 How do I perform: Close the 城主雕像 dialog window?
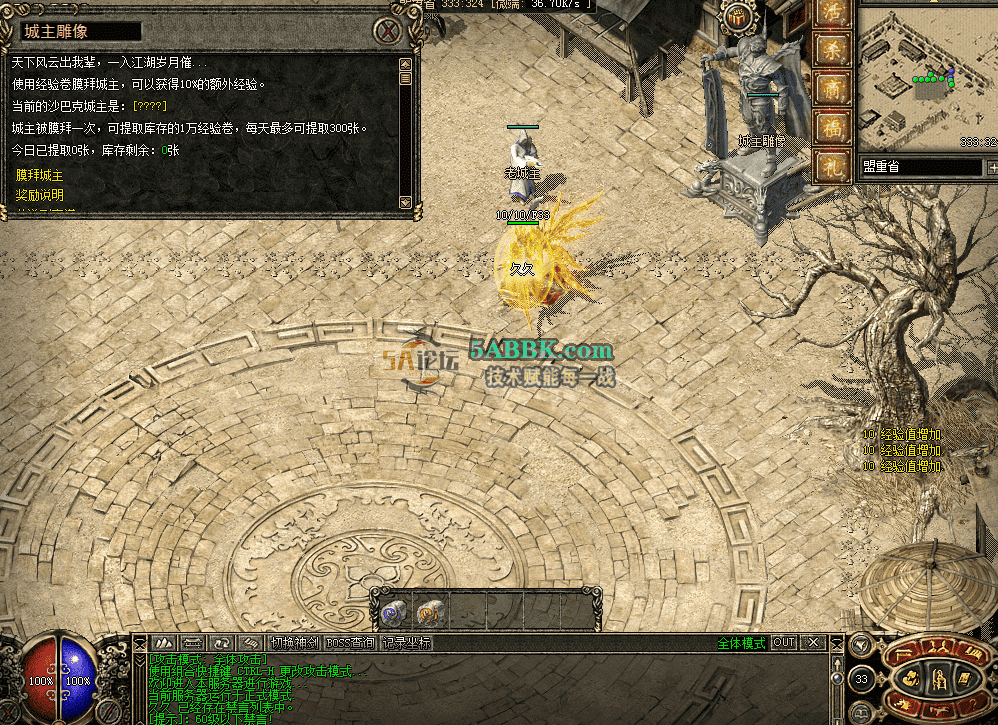point(386,29)
